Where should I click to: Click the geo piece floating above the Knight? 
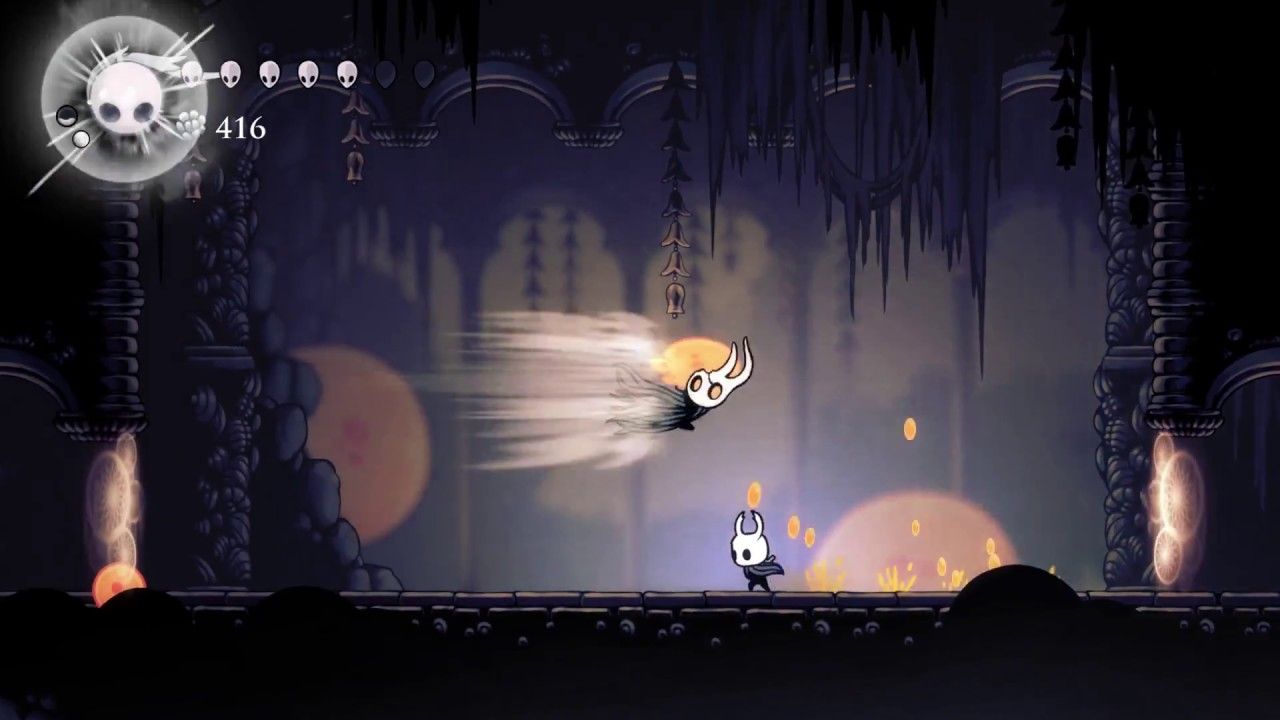(x=752, y=495)
